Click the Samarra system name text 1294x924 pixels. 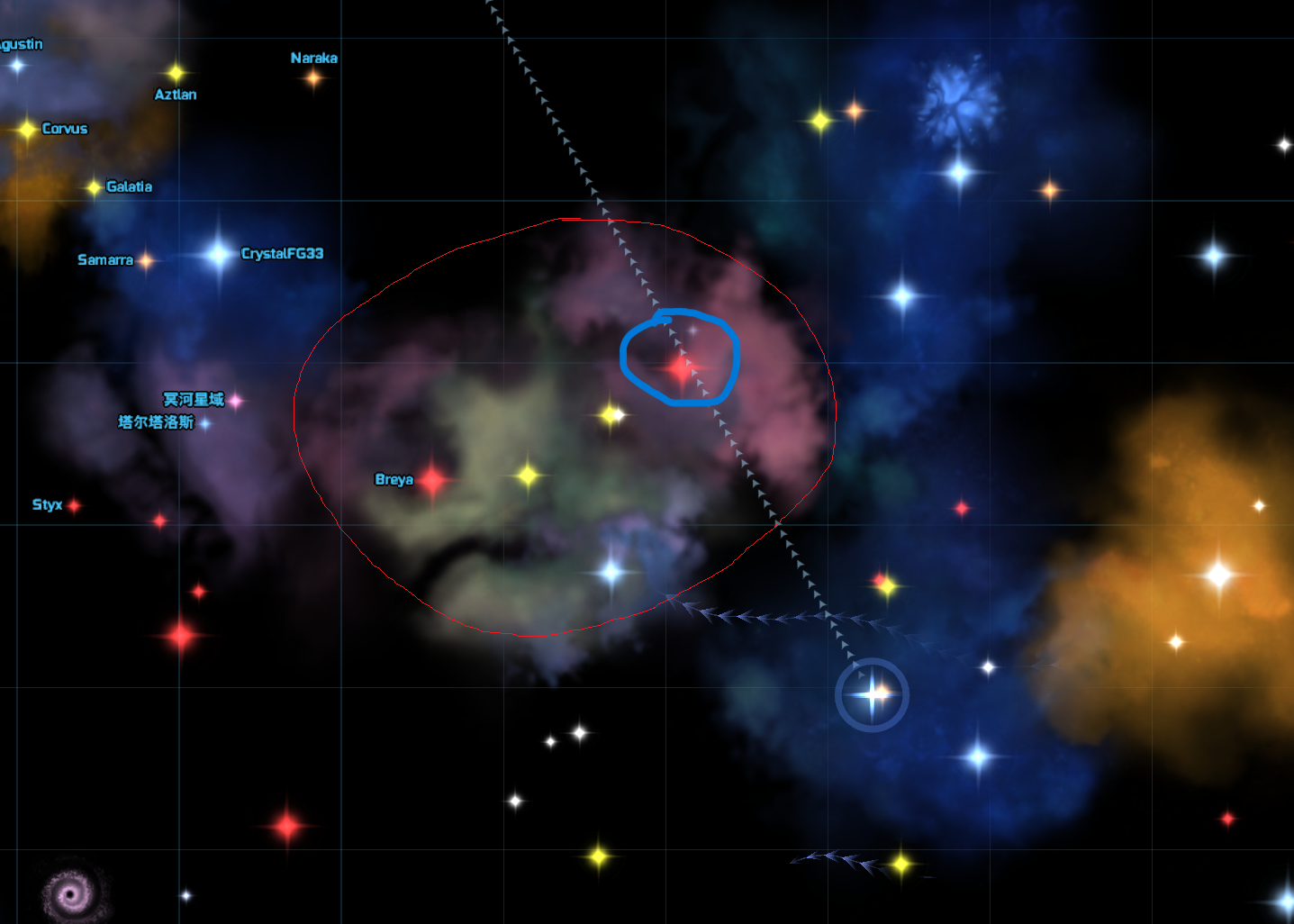tap(104, 259)
